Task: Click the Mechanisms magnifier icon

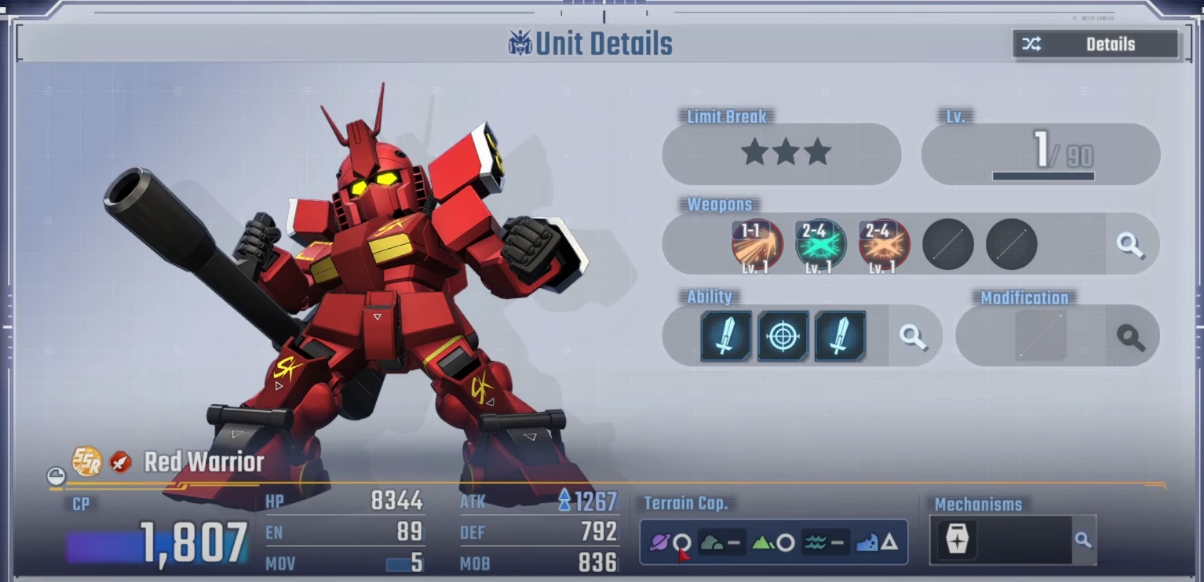Action: click(x=1082, y=540)
